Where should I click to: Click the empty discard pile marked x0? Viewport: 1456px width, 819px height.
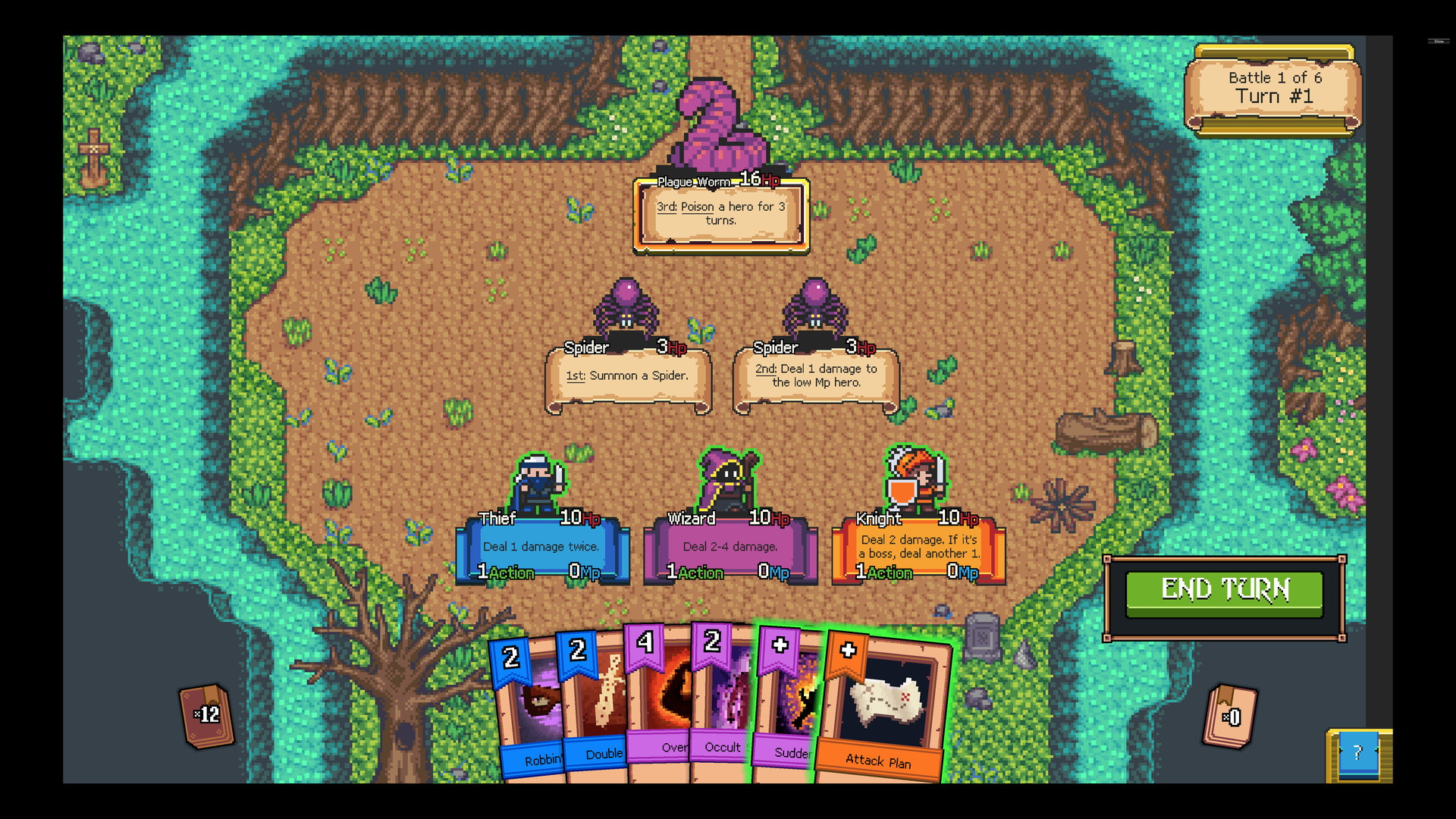pyautogui.click(x=1230, y=715)
